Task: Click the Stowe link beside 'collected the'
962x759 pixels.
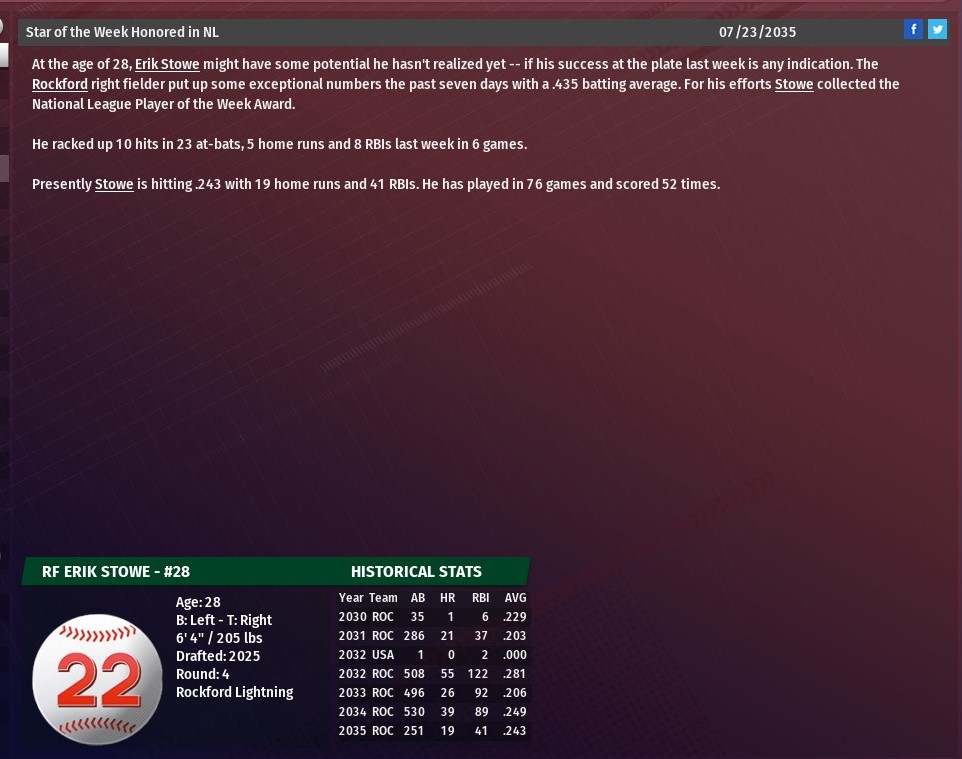Action: tap(794, 84)
